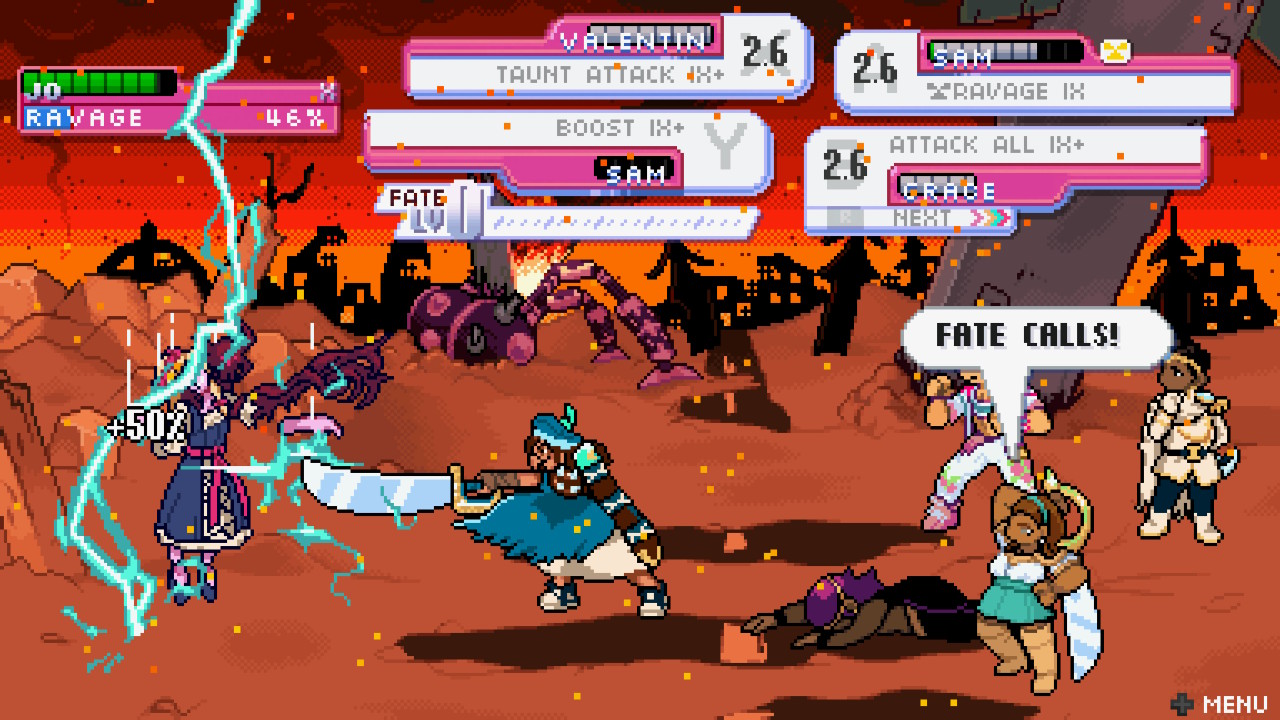Click the R button icon beside NEXT
This screenshot has width=1280, height=720.
(843, 214)
